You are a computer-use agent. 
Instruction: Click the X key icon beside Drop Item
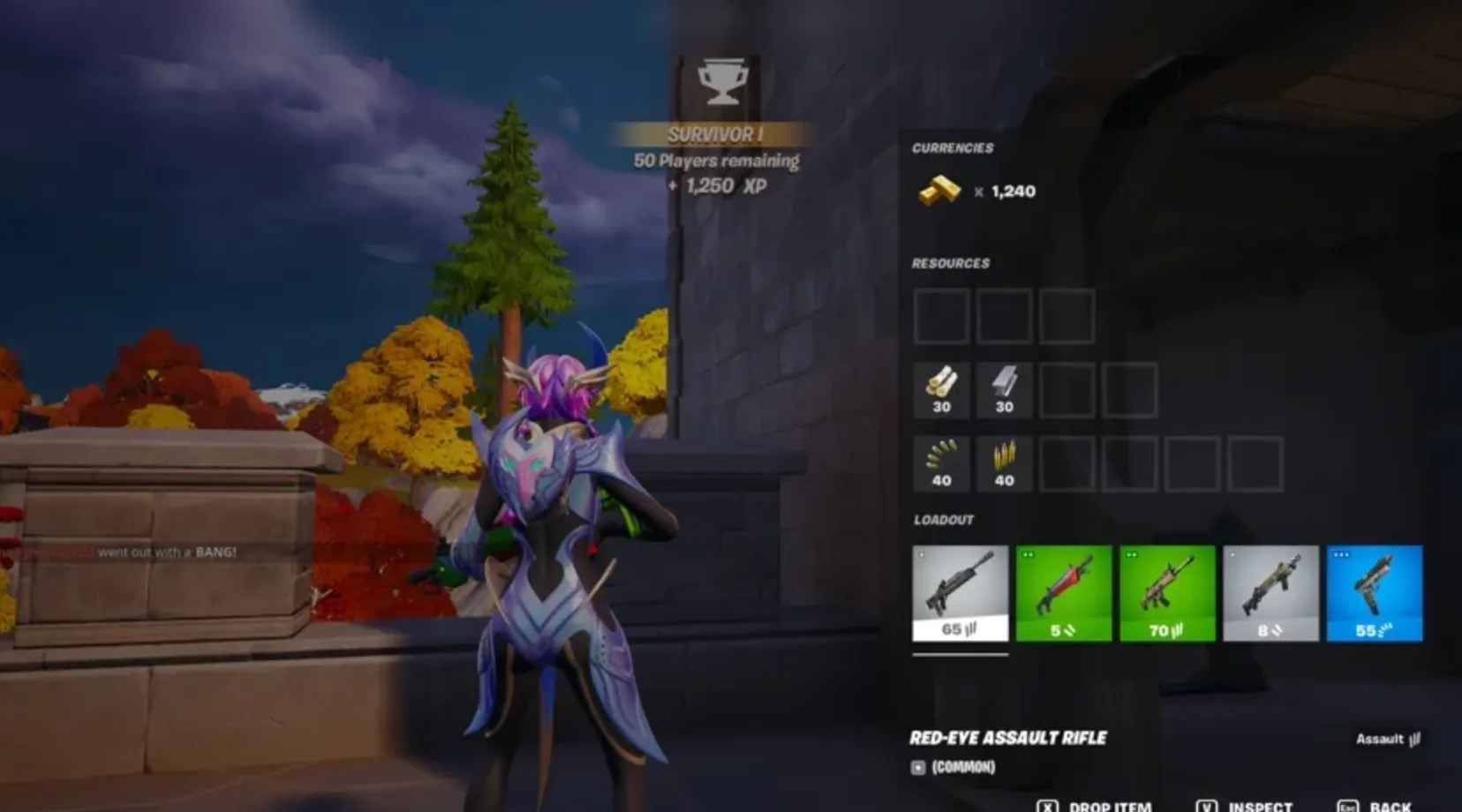tap(1047, 806)
